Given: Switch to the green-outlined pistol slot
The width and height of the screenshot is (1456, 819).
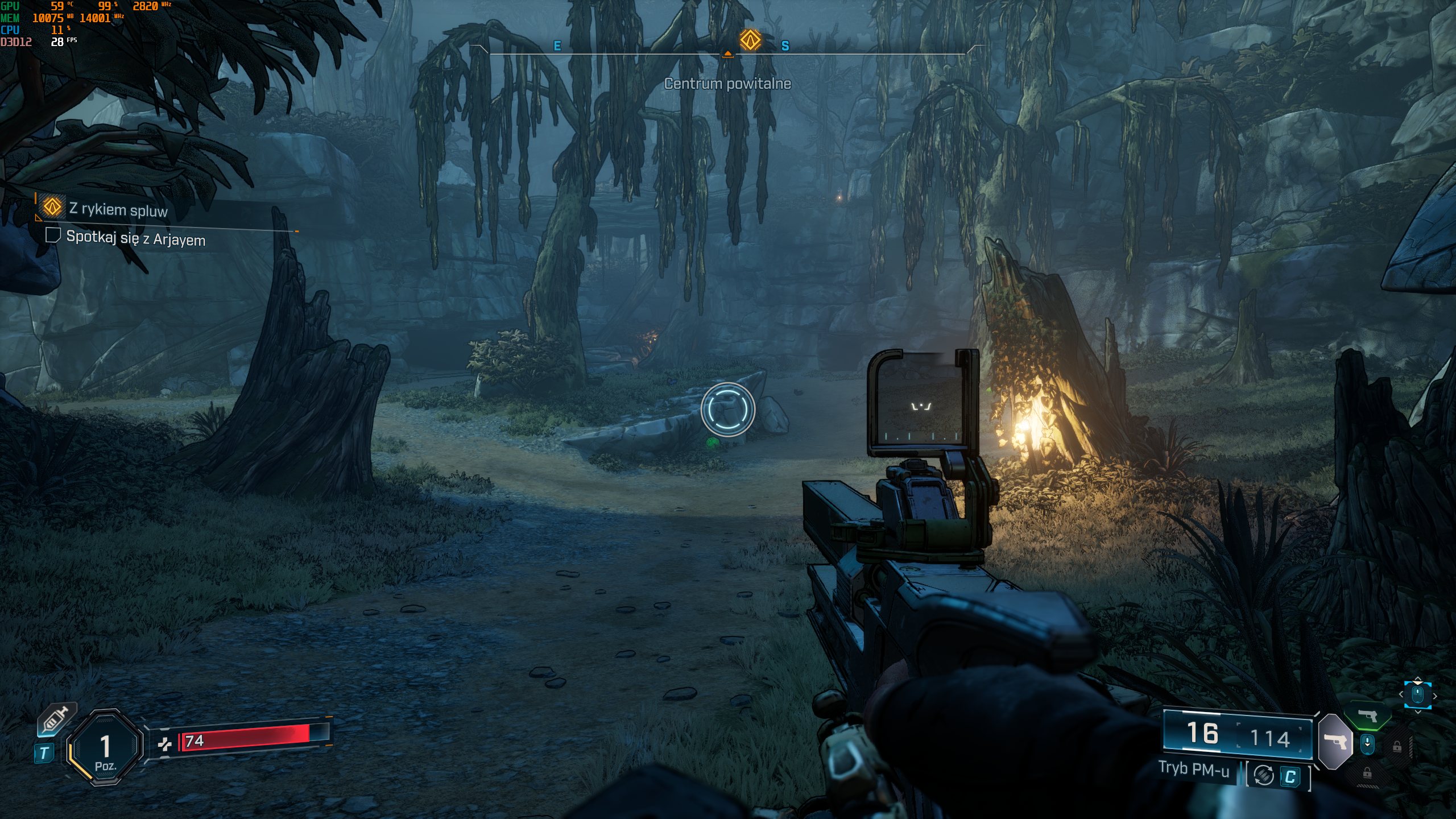Looking at the screenshot, I should click(1368, 715).
